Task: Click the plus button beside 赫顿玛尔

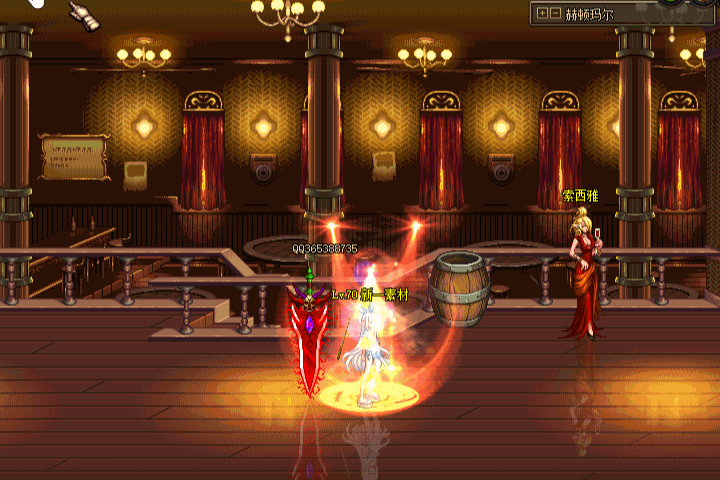Action: click(x=543, y=13)
